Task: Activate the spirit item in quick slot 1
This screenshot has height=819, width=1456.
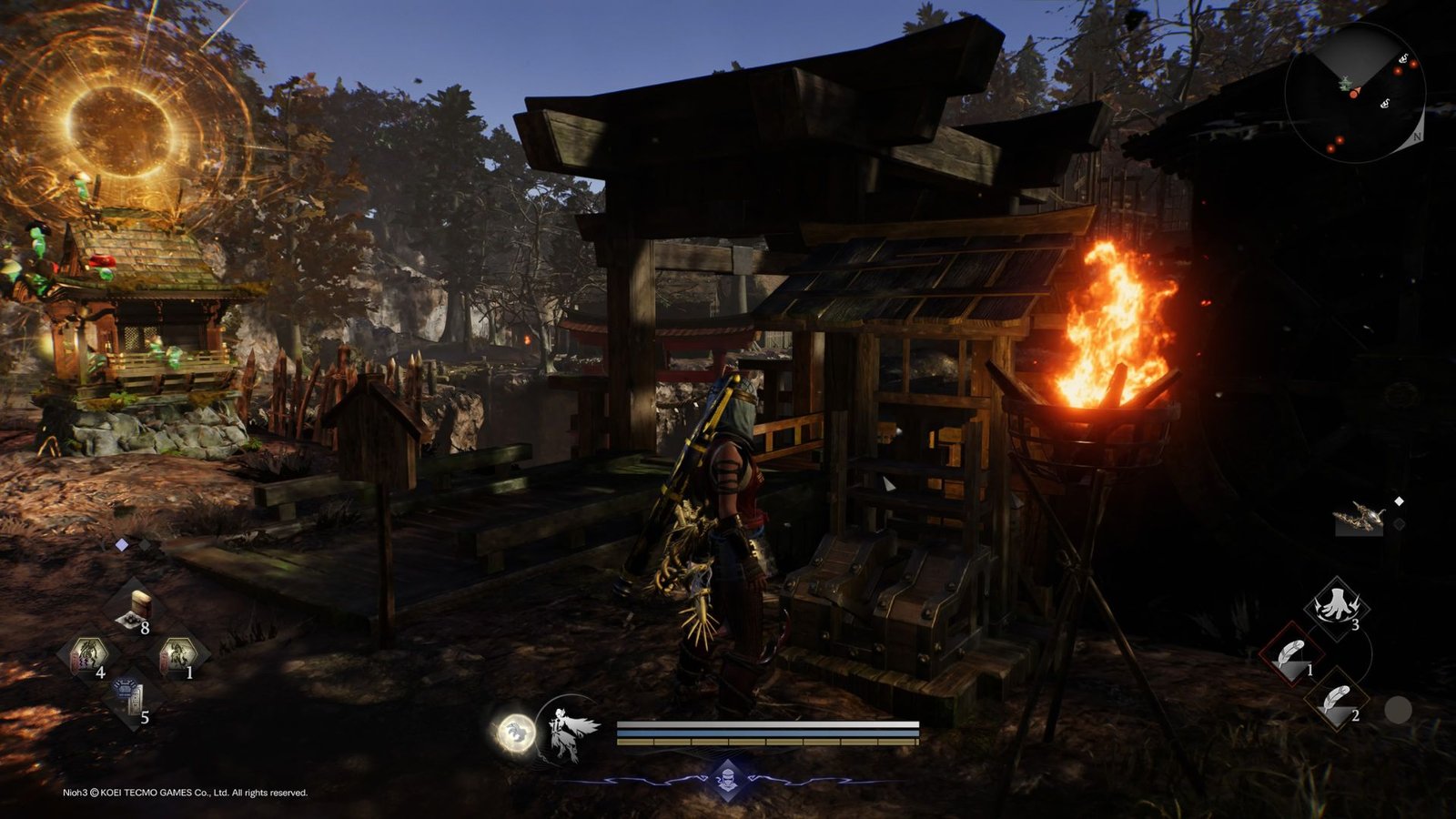Action: (x=180, y=651)
